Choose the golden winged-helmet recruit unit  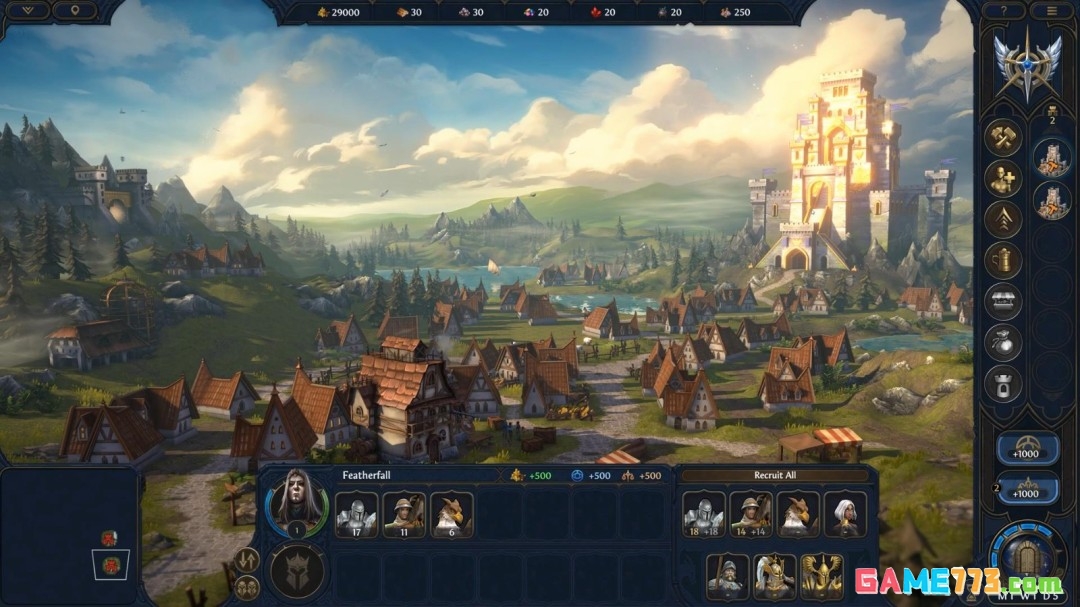tap(822, 576)
